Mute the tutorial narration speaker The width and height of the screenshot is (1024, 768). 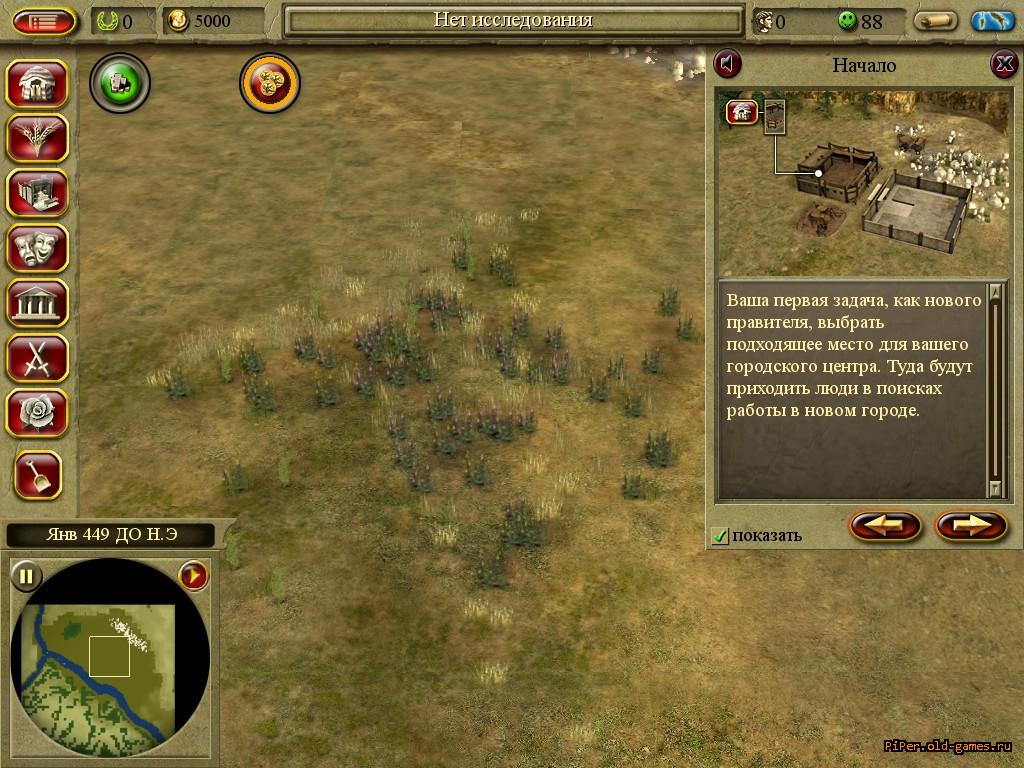(728, 65)
